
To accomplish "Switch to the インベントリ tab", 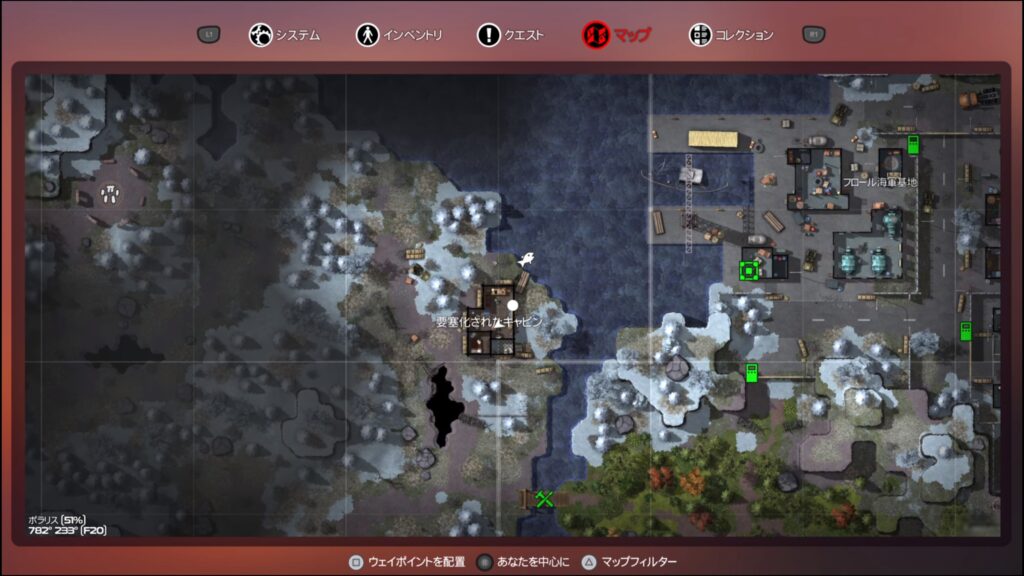I will [x=399, y=35].
